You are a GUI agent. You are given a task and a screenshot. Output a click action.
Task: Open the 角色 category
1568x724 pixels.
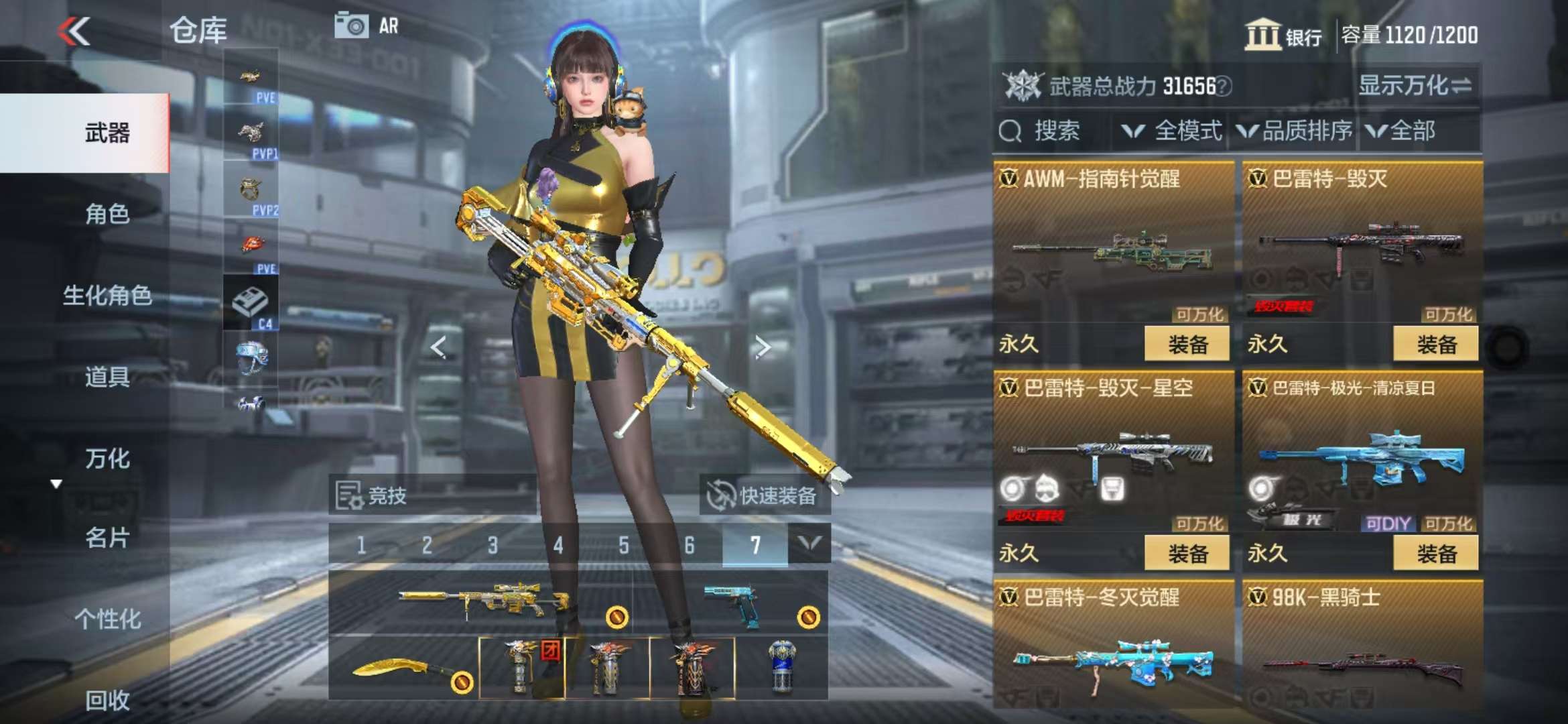(107, 215)
